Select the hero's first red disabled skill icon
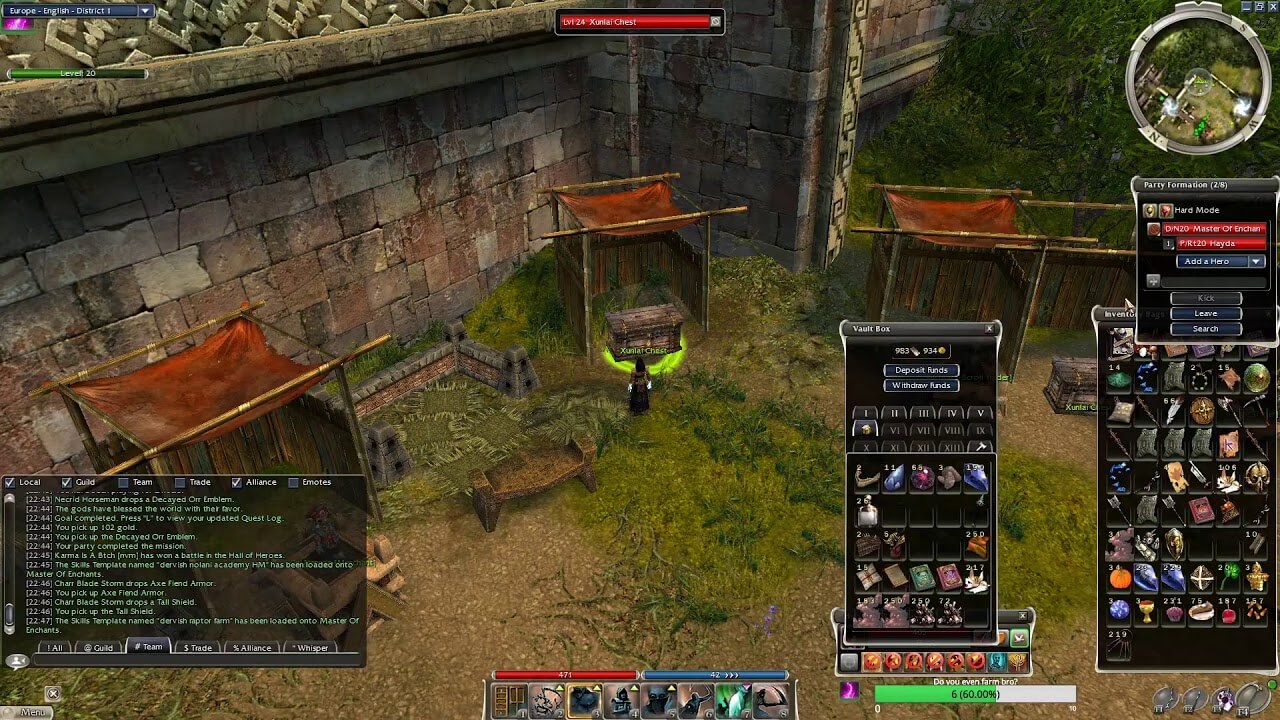This screenshot has width=1280, height=720. [x=871, y=662]
